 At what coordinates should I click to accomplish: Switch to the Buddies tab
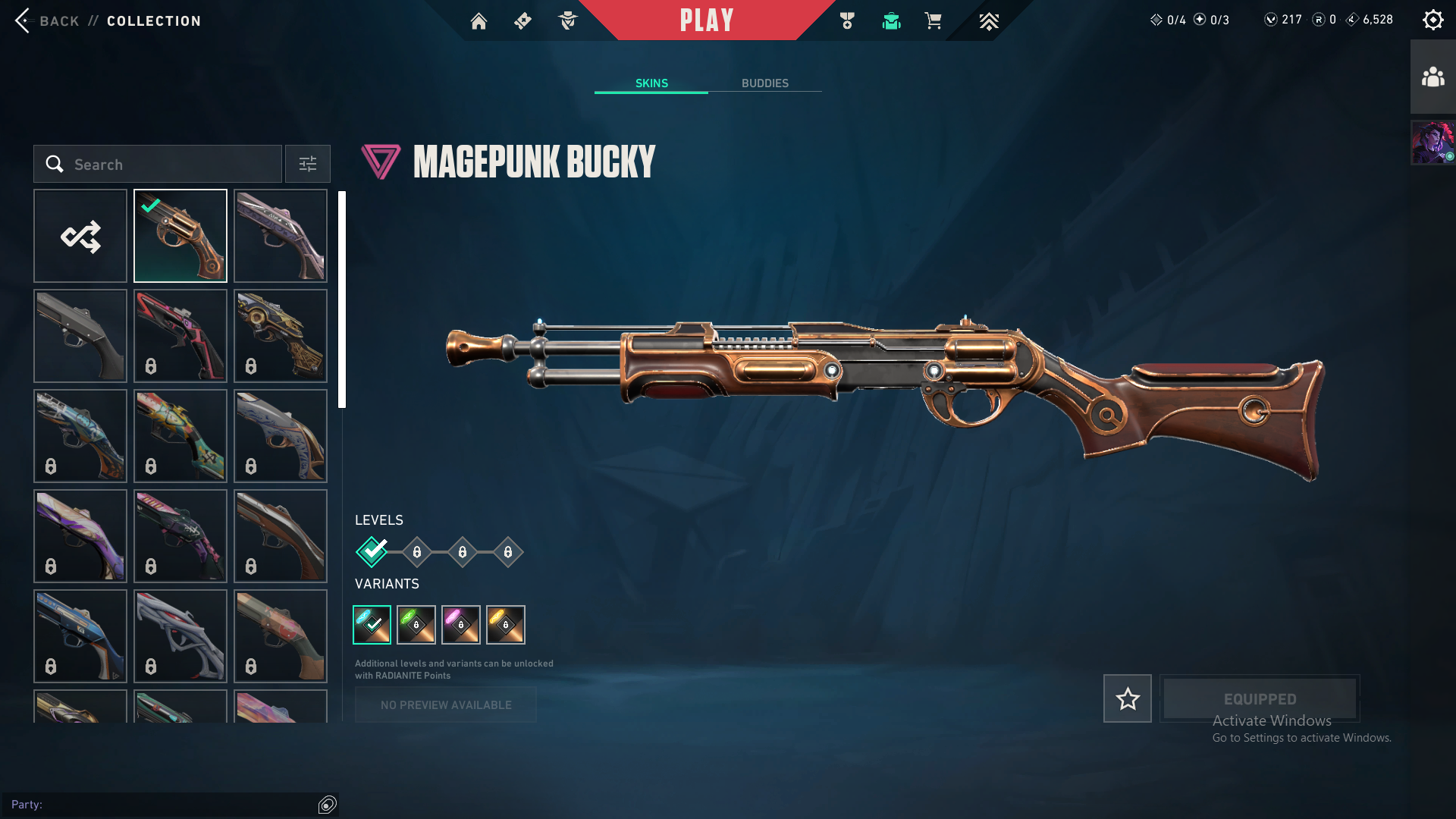coord(764,83)
